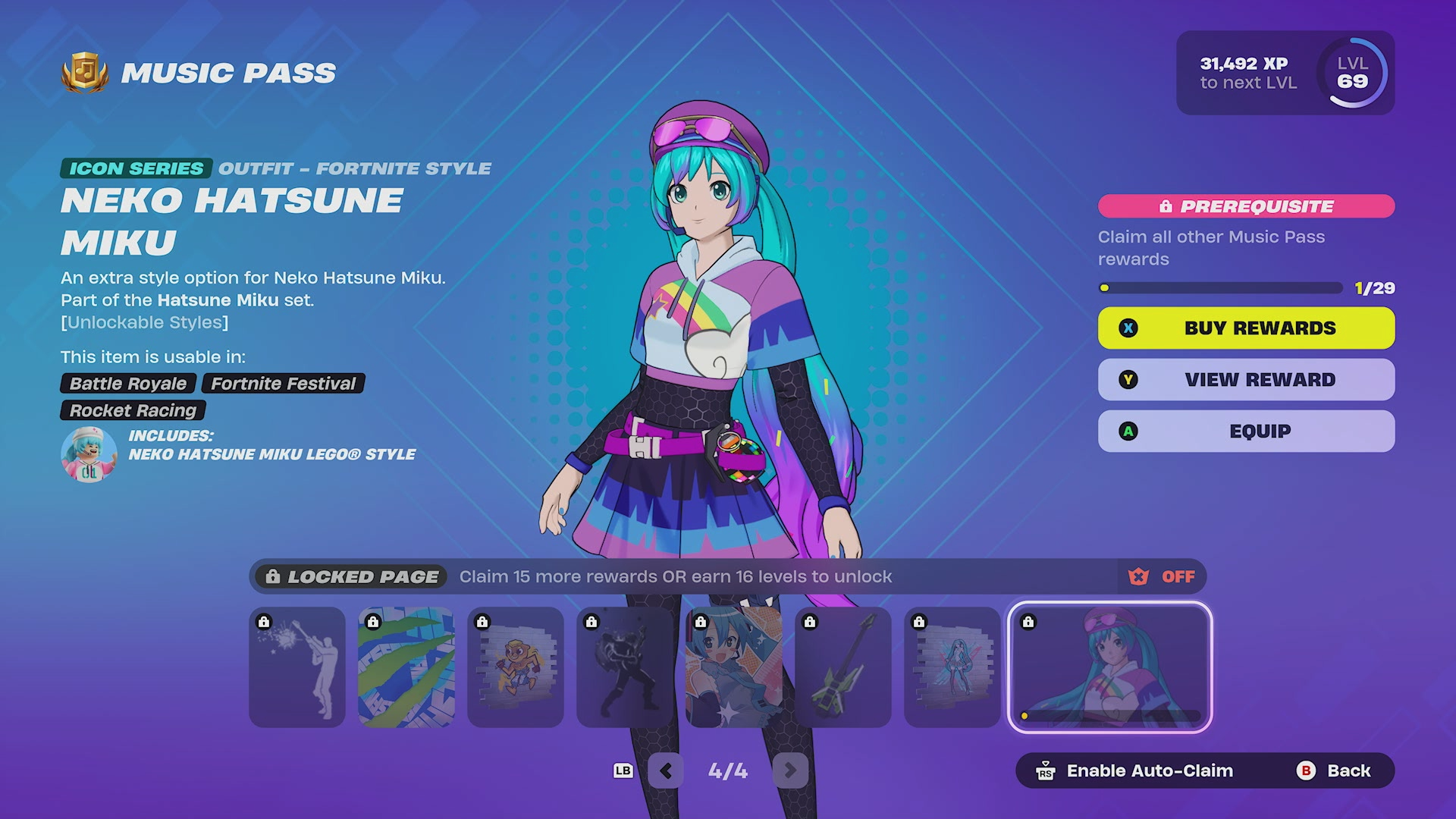1456x819 pixels.
Task: Open the level 69 XP progress panel
Action: pos(1285,73)
